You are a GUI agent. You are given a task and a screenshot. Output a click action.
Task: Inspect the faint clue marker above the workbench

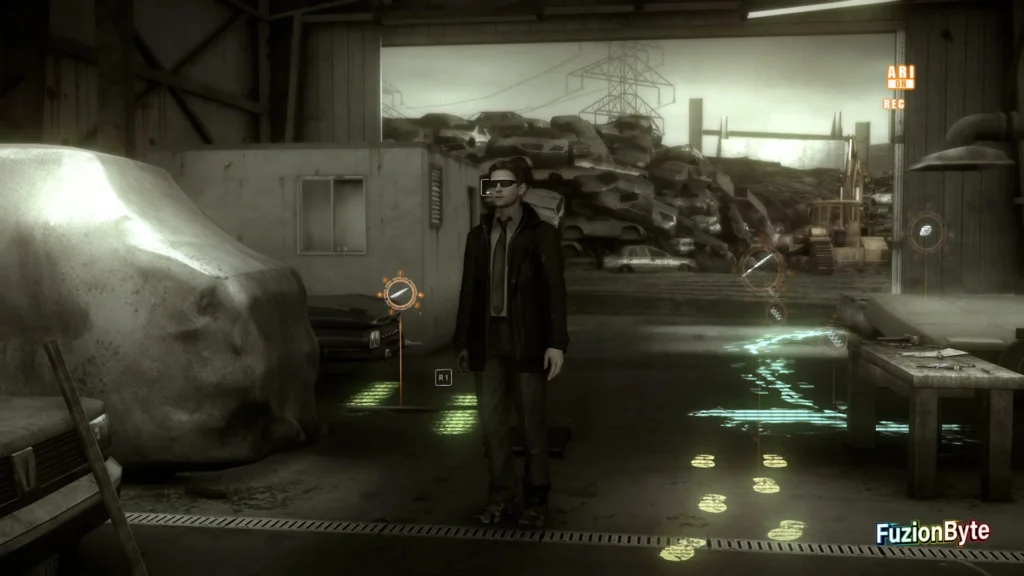click(926, 231)
